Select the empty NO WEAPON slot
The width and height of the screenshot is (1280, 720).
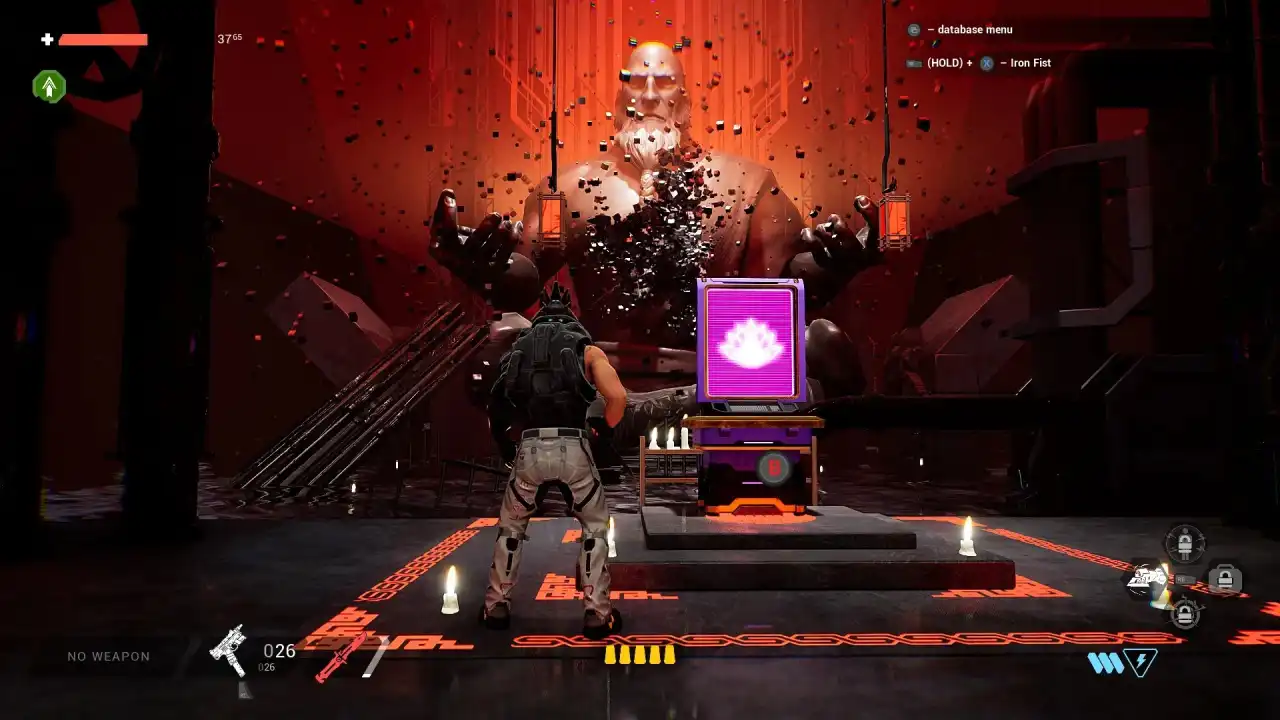pos(108,656)
